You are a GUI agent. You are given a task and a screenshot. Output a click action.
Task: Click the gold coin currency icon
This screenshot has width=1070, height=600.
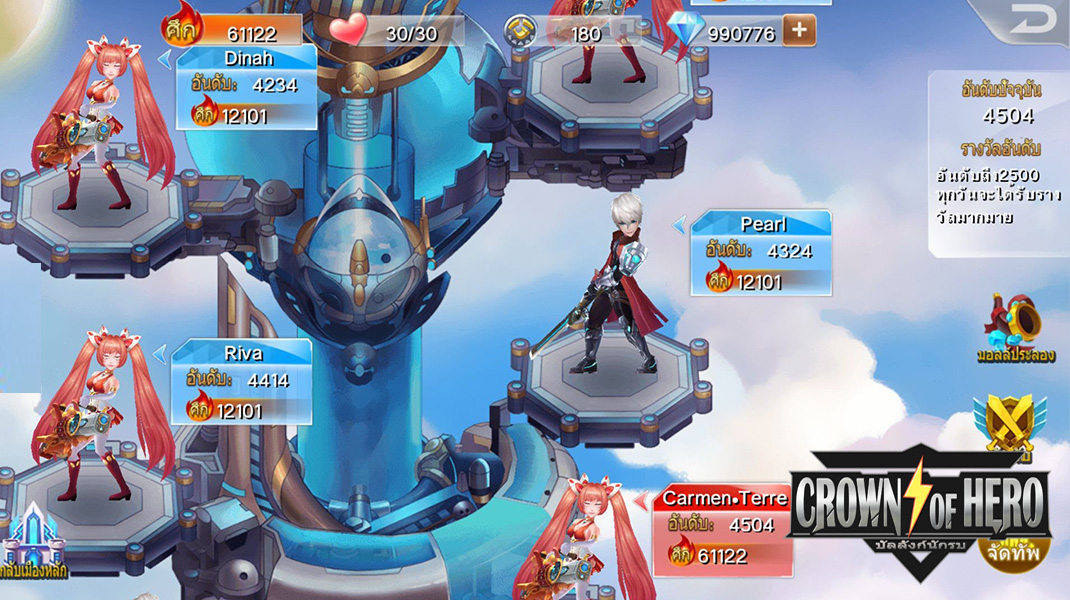pyautogui.click(x=521, y=32)
